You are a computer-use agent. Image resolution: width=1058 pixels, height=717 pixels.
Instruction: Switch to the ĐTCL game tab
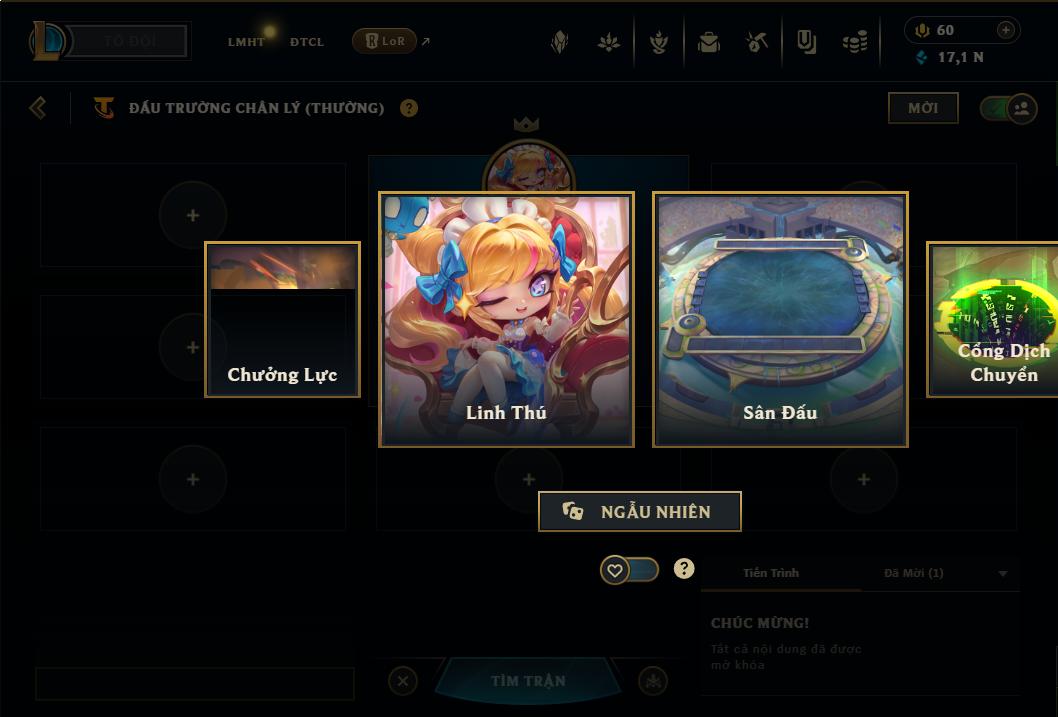[307, 42]
